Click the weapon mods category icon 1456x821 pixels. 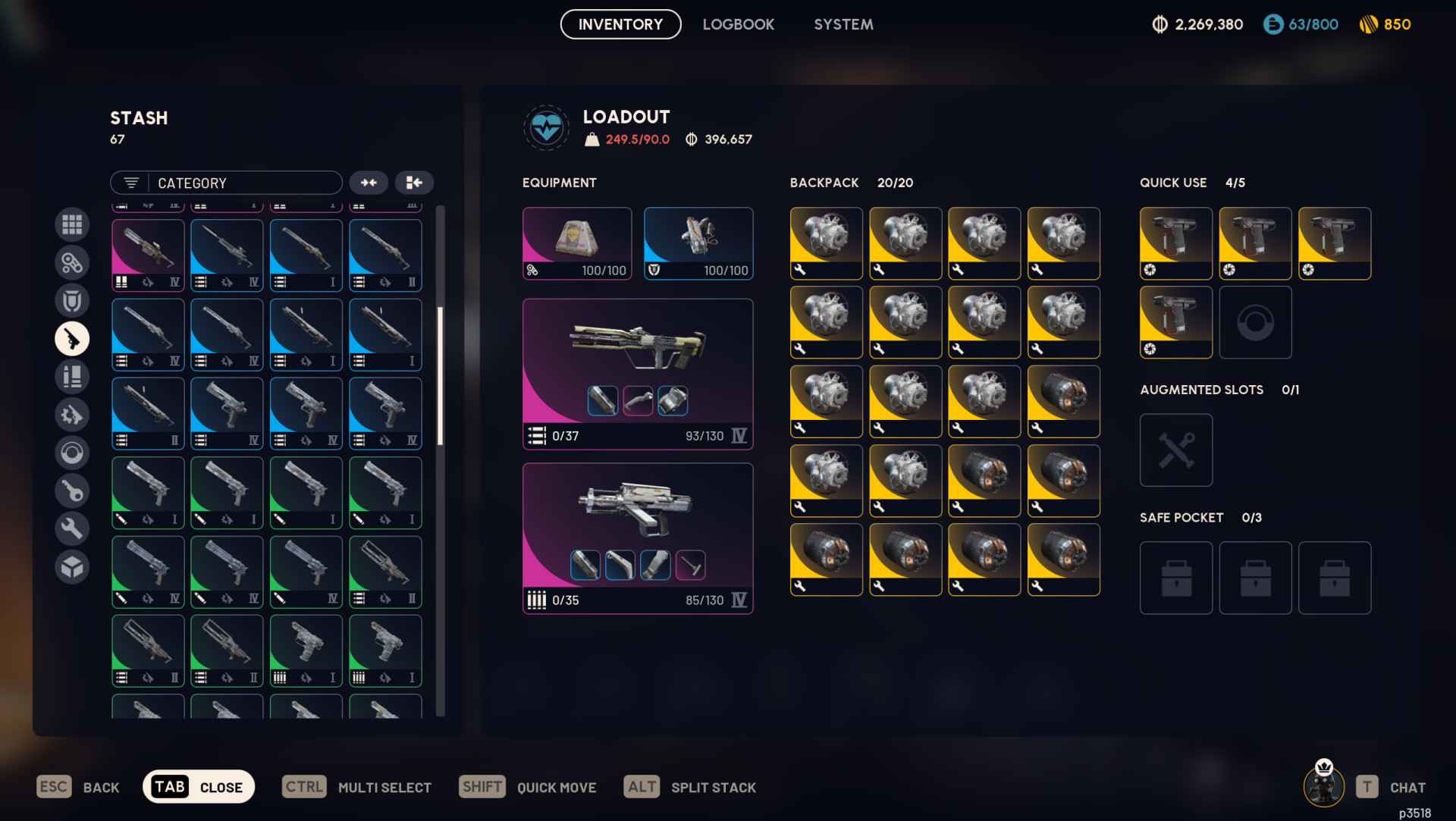coord(72,415)
